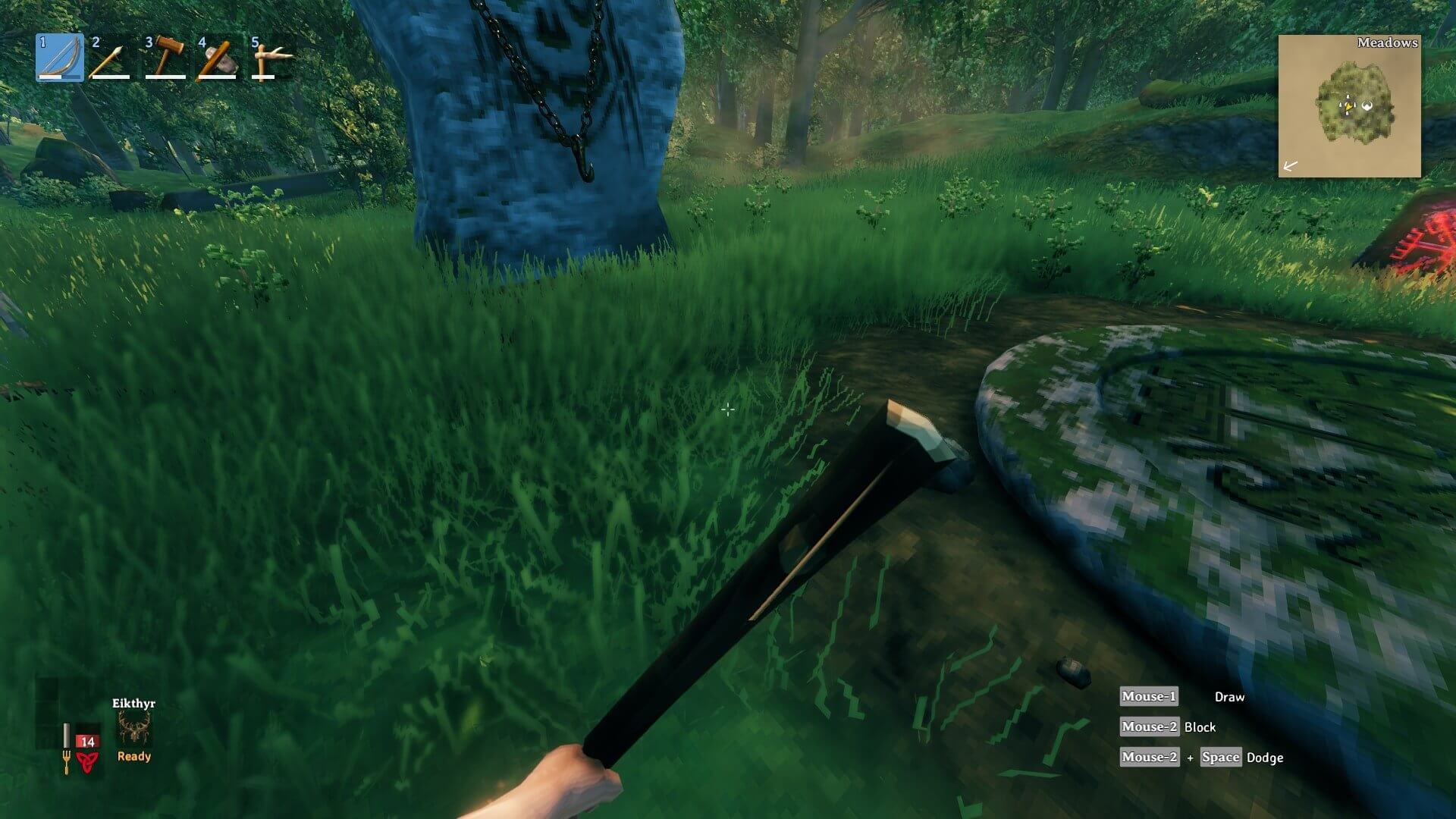
Task: Click the Dodge action label
Action: 1265,758
